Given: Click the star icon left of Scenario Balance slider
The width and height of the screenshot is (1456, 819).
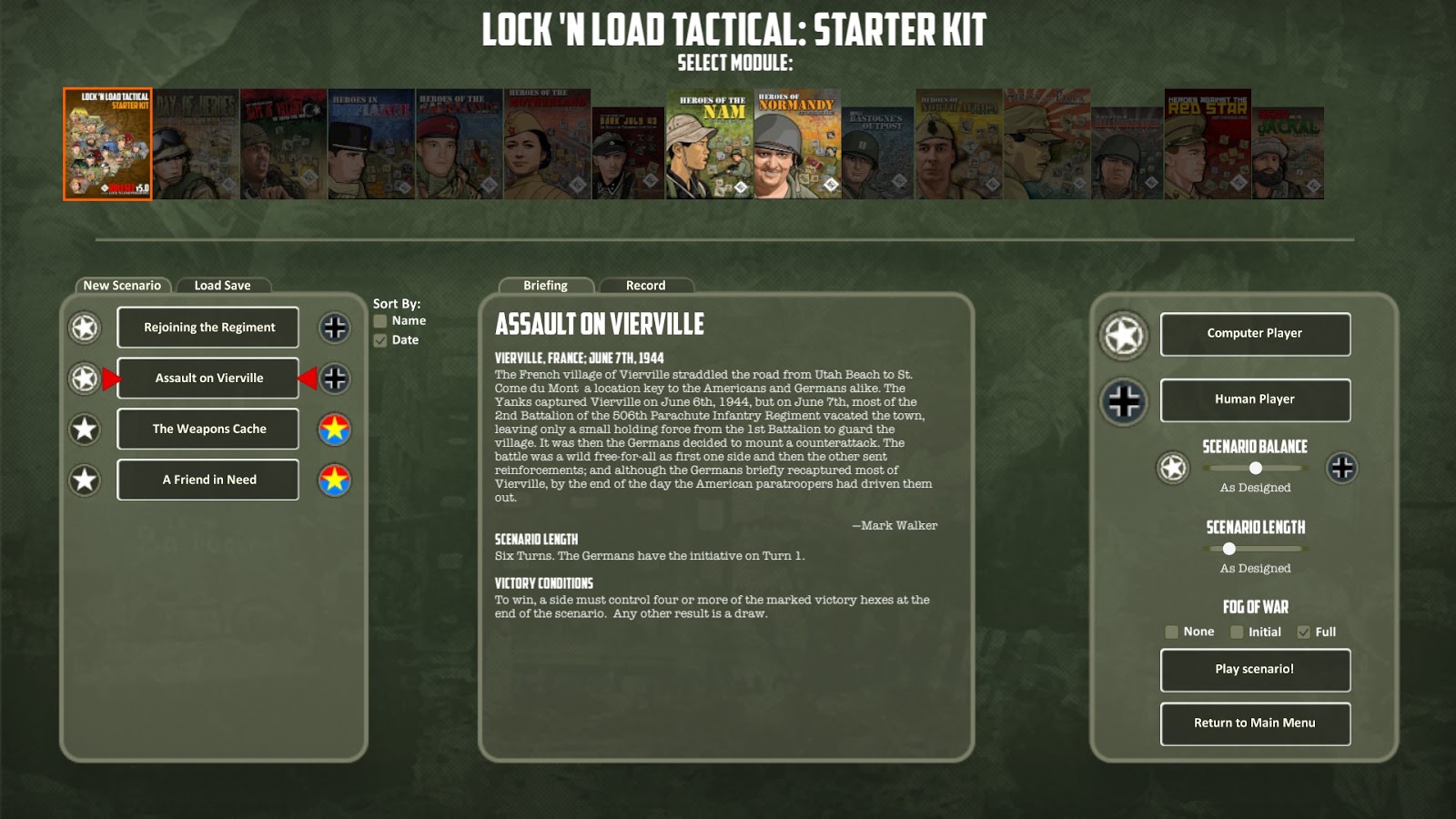Looking at the screenshot, I should point(1172,467).
